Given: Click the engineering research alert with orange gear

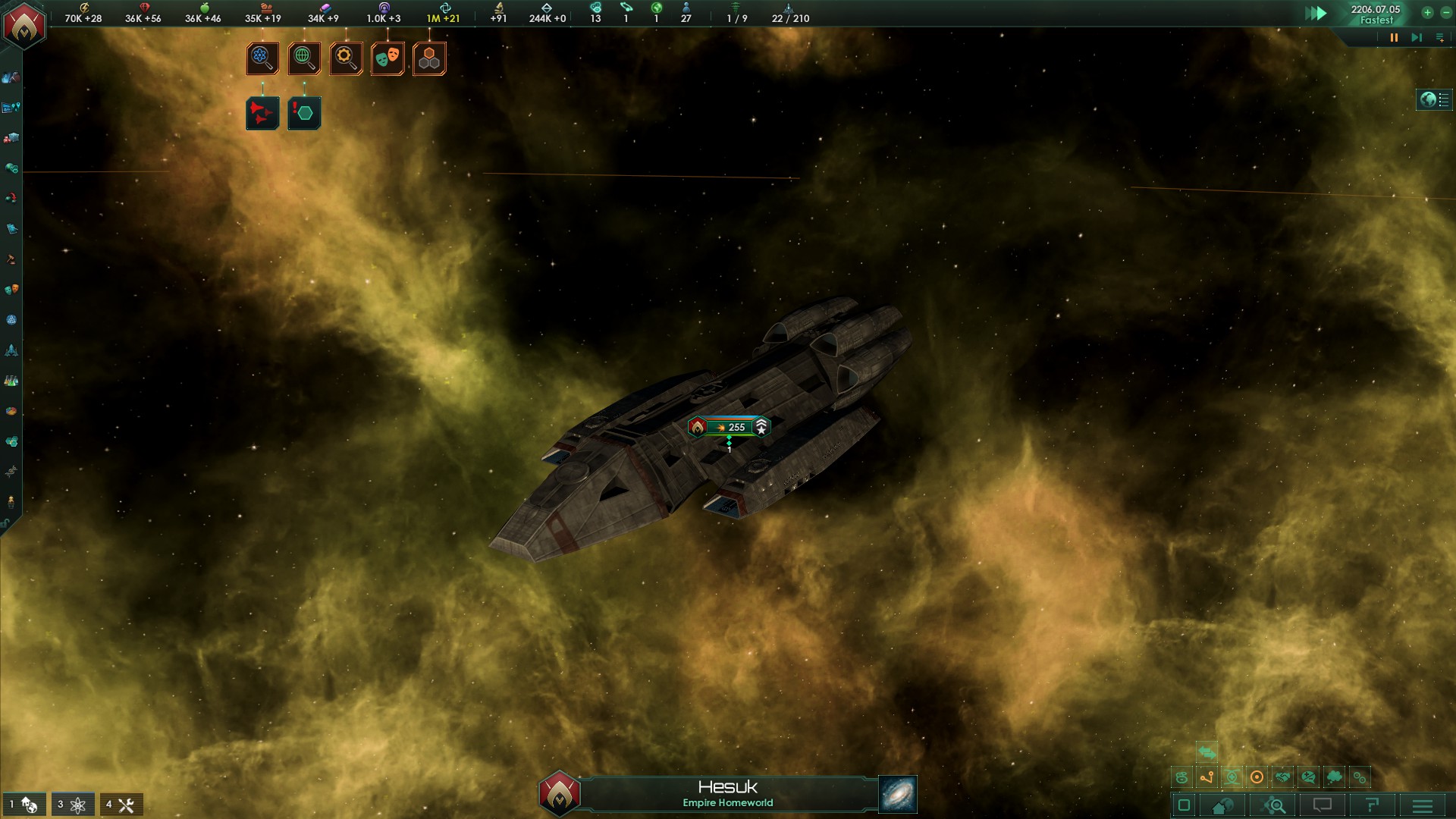Looking at the screenshot, I should [x=346, y=58].
